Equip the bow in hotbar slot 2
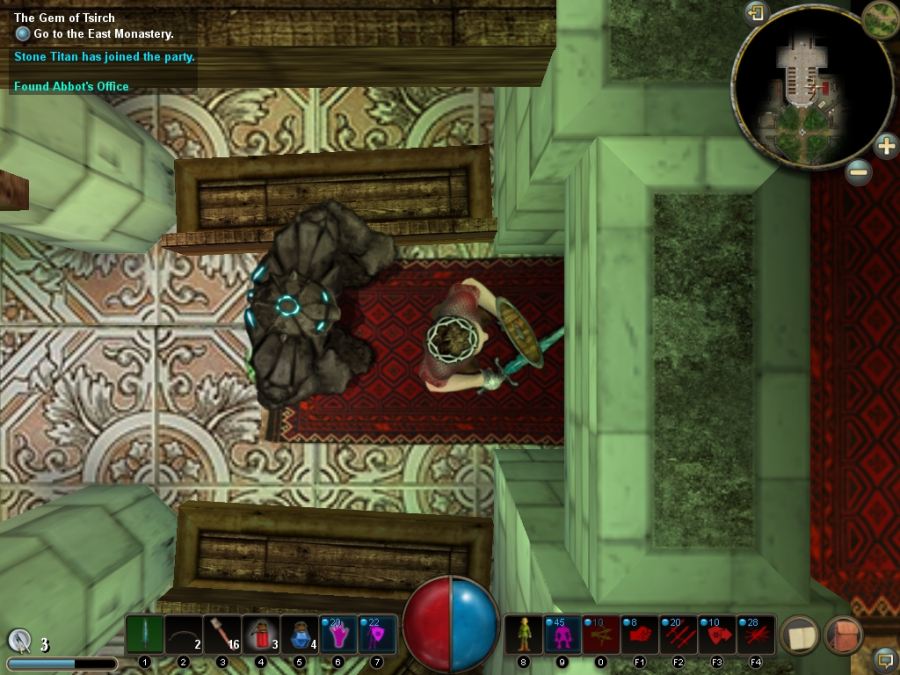 click(x=183, y=634)
